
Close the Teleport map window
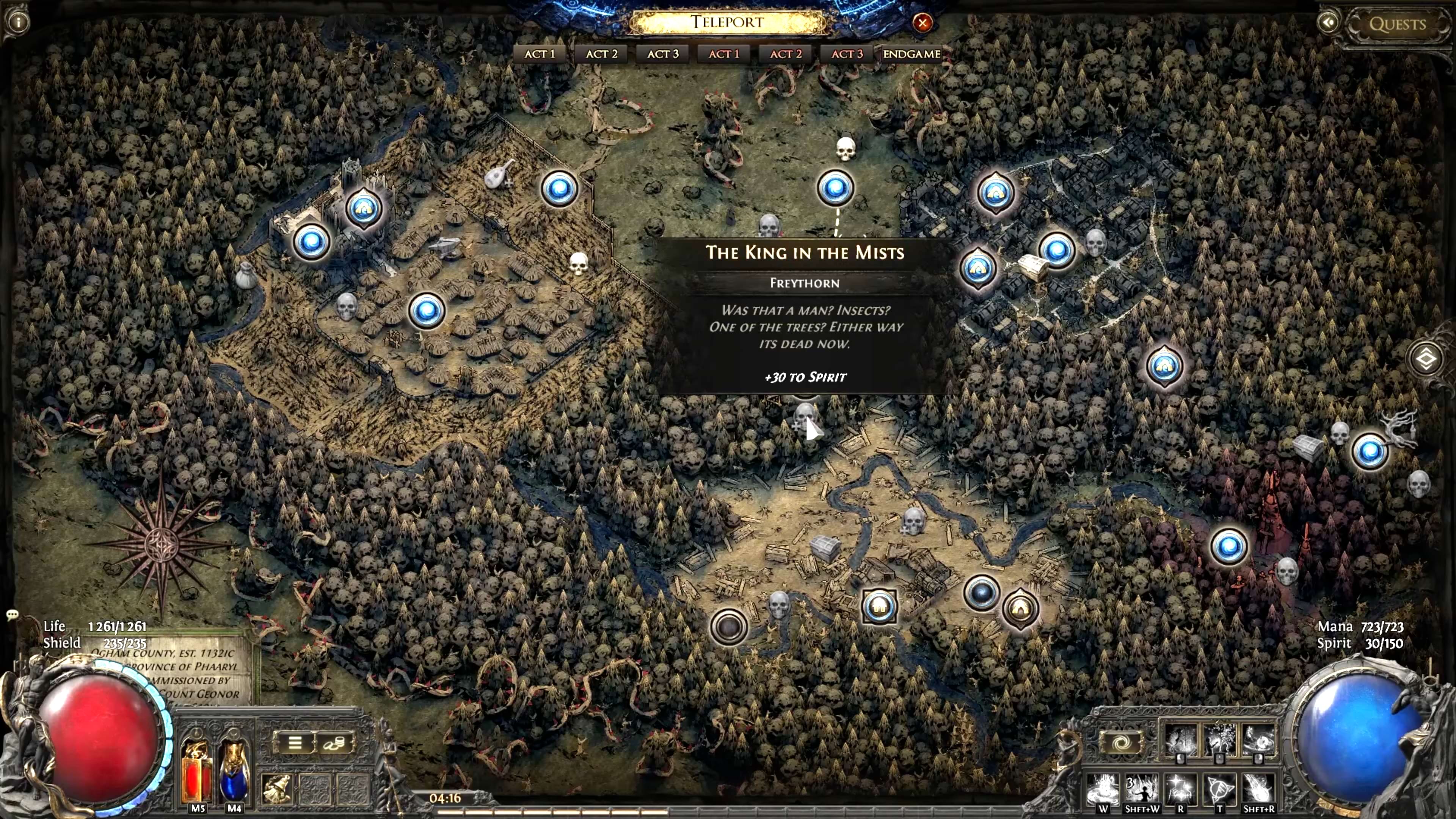pyautogui.click(x=923, y=23)
